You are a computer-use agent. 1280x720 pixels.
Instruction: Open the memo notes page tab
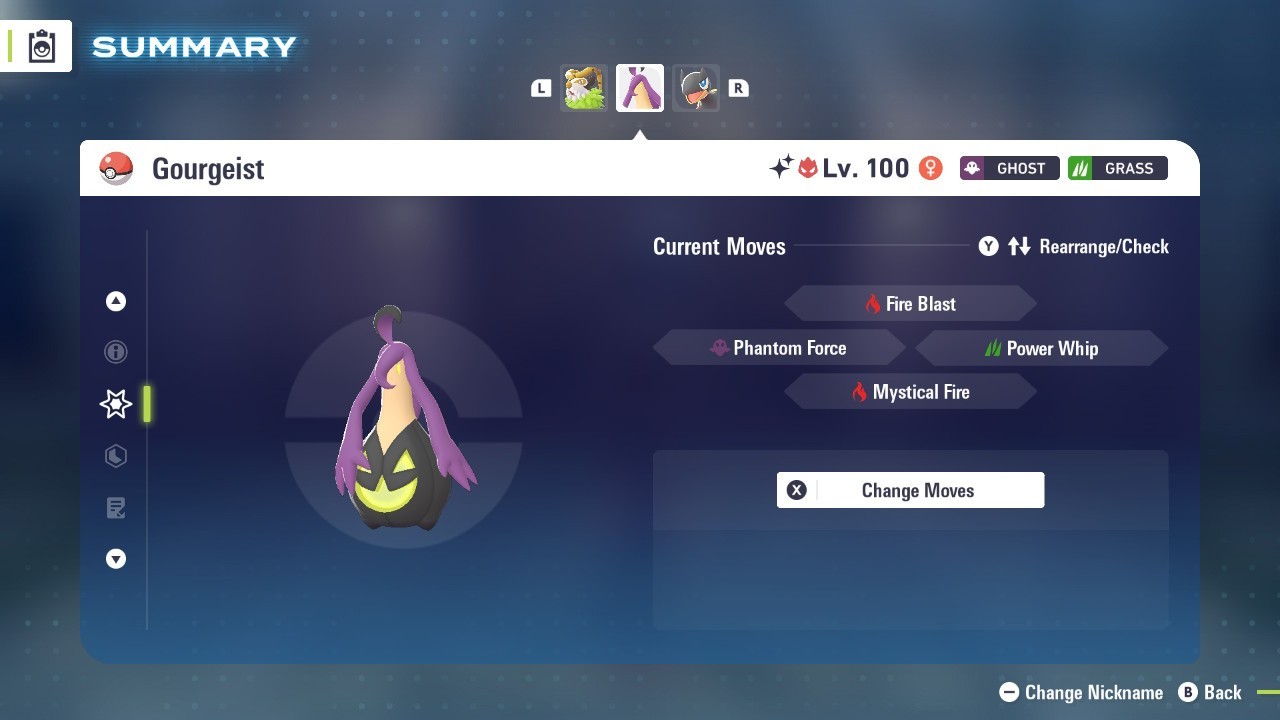click(x=116, y=508)
